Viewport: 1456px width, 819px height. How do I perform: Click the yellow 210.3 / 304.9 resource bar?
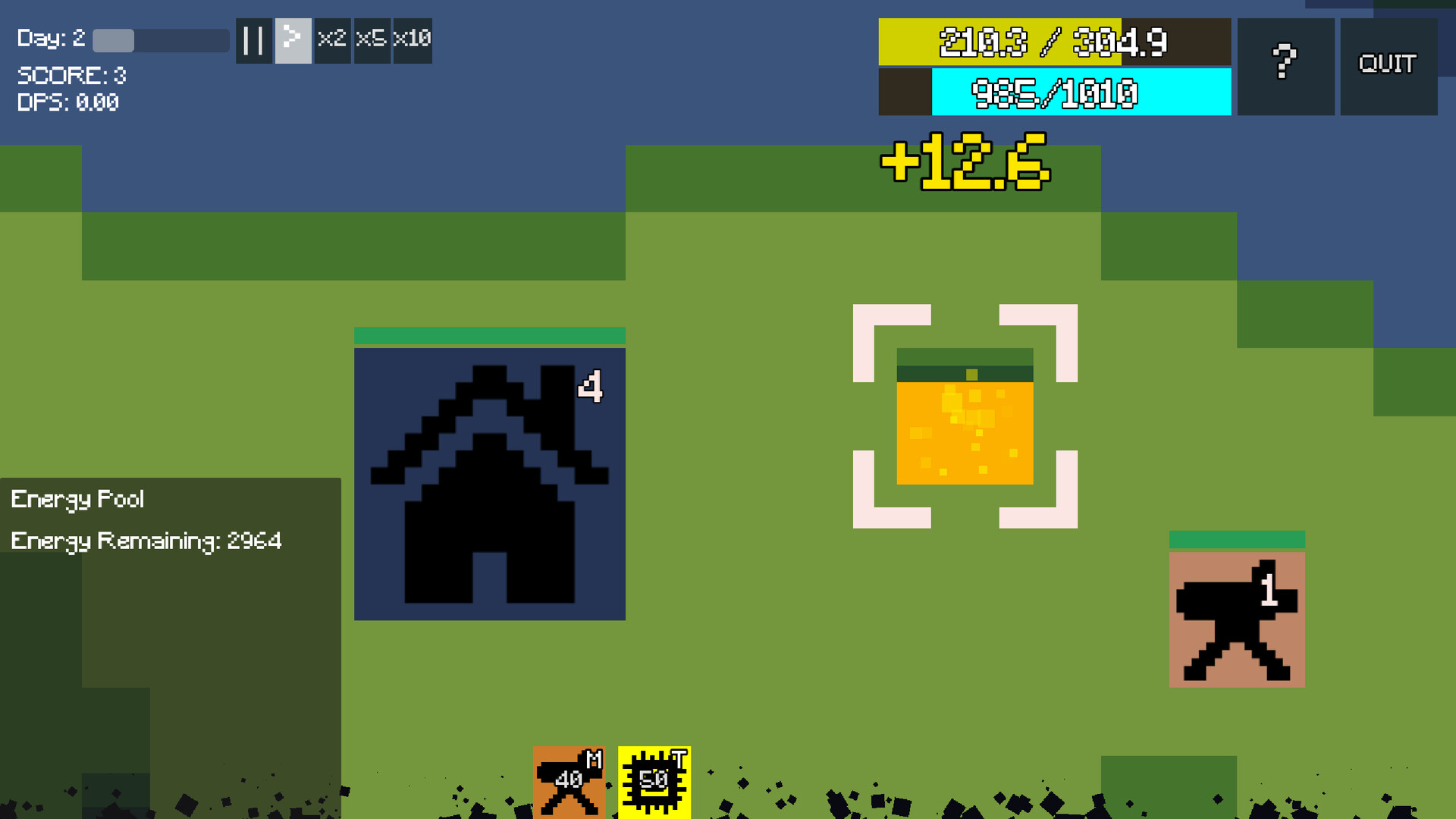pyautogui.click(x=1054, y=43)
